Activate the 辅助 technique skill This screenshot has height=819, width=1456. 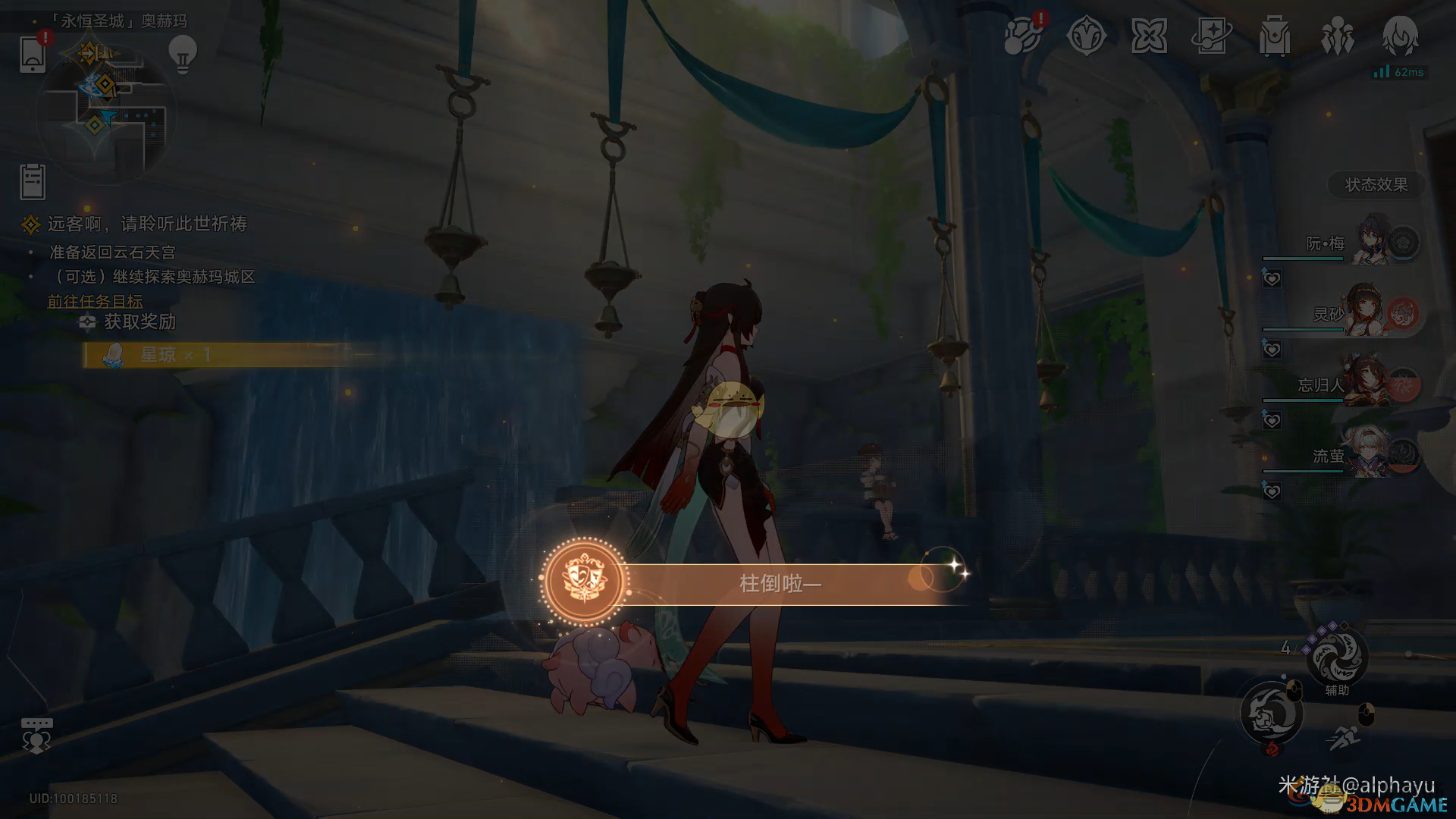point(1337,657)
